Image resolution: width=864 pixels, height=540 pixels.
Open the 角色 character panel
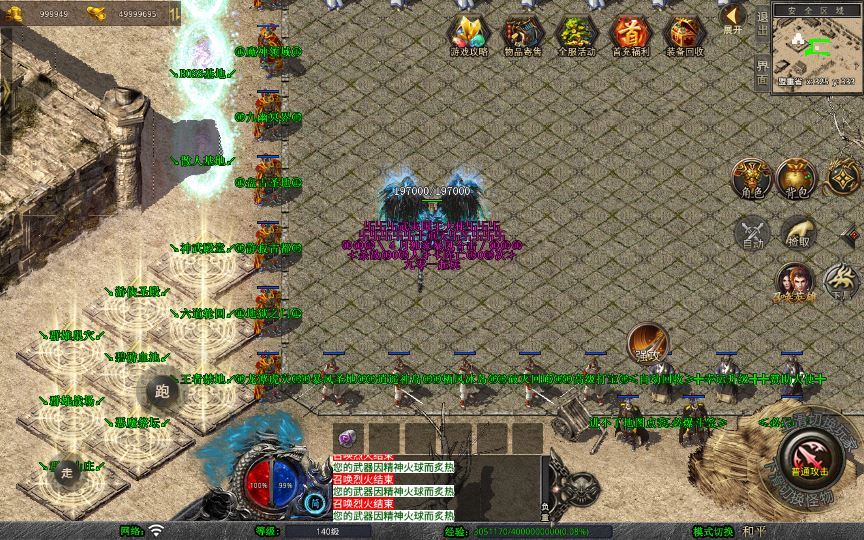point(750,177)
